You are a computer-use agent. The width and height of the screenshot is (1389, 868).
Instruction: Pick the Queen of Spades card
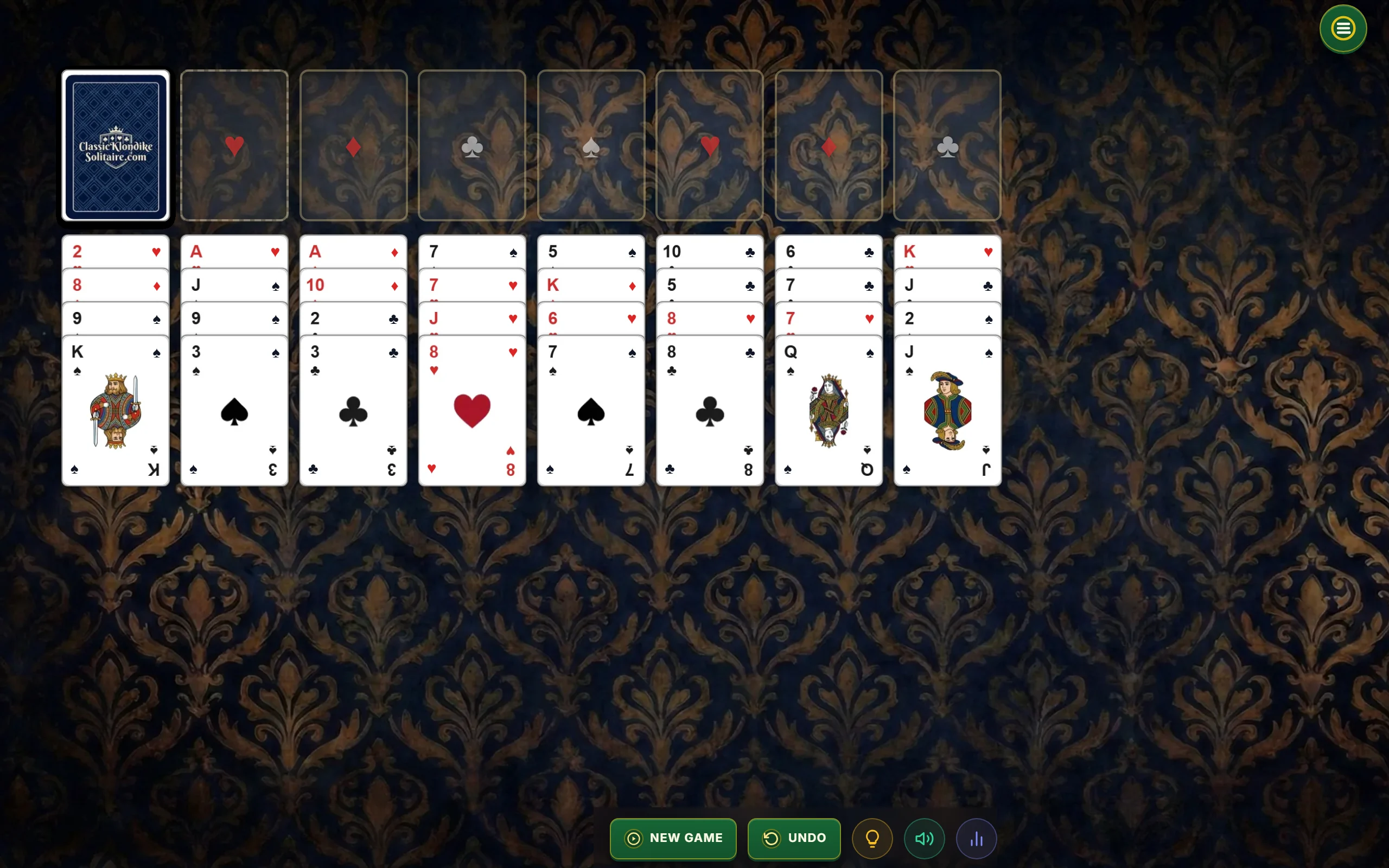point(828,411)
